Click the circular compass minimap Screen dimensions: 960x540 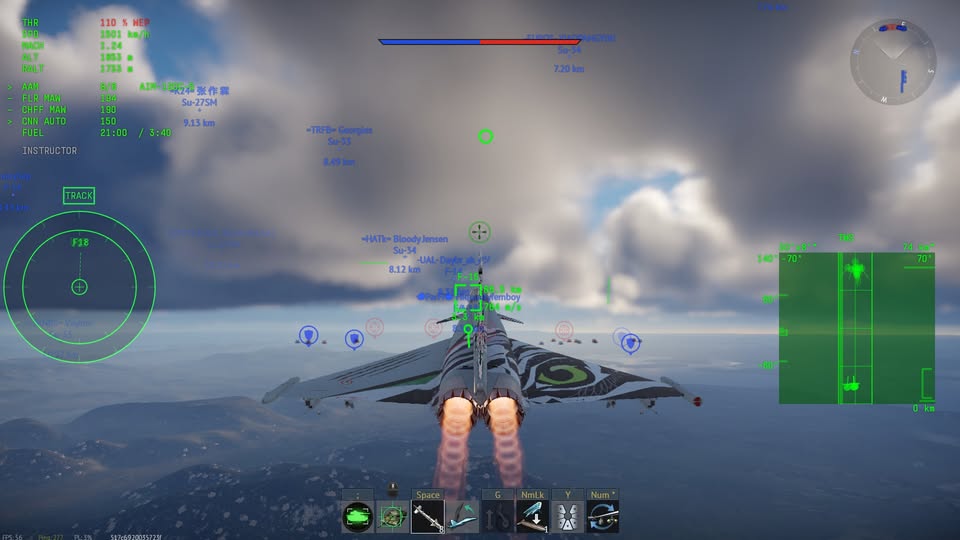[x=893, y=62]
